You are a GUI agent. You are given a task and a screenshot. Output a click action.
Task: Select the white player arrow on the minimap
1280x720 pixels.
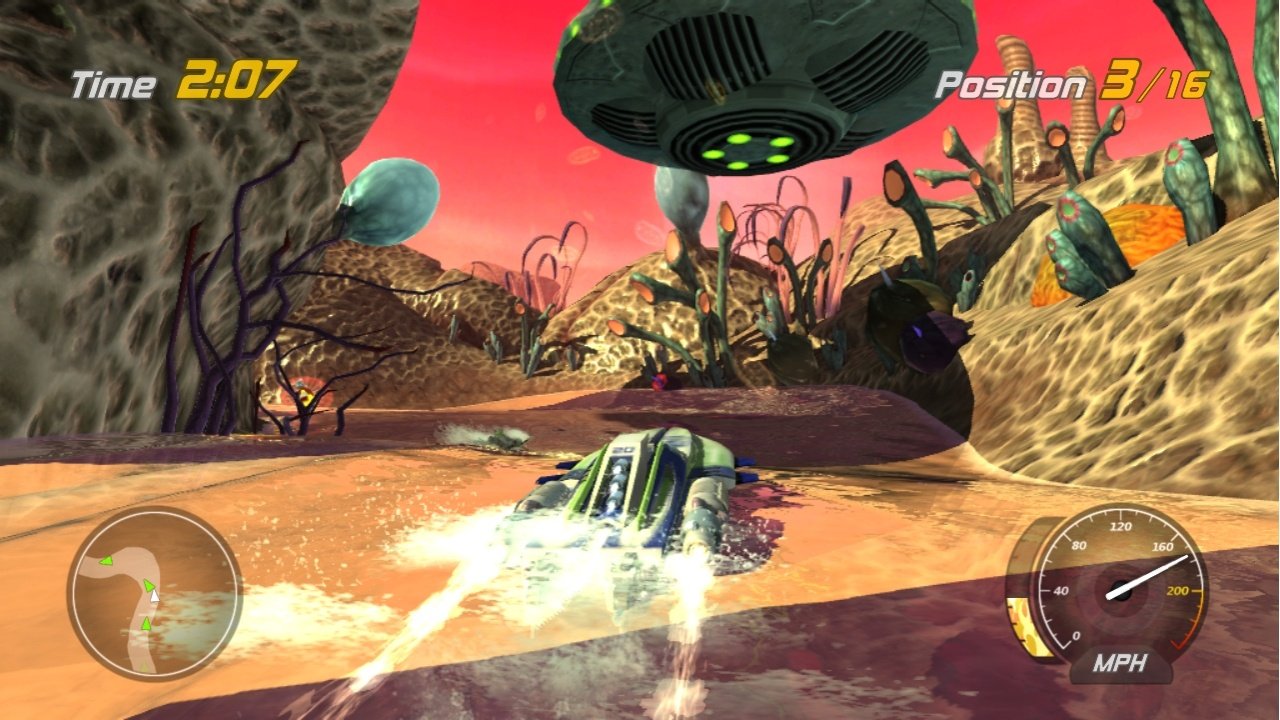156,597
